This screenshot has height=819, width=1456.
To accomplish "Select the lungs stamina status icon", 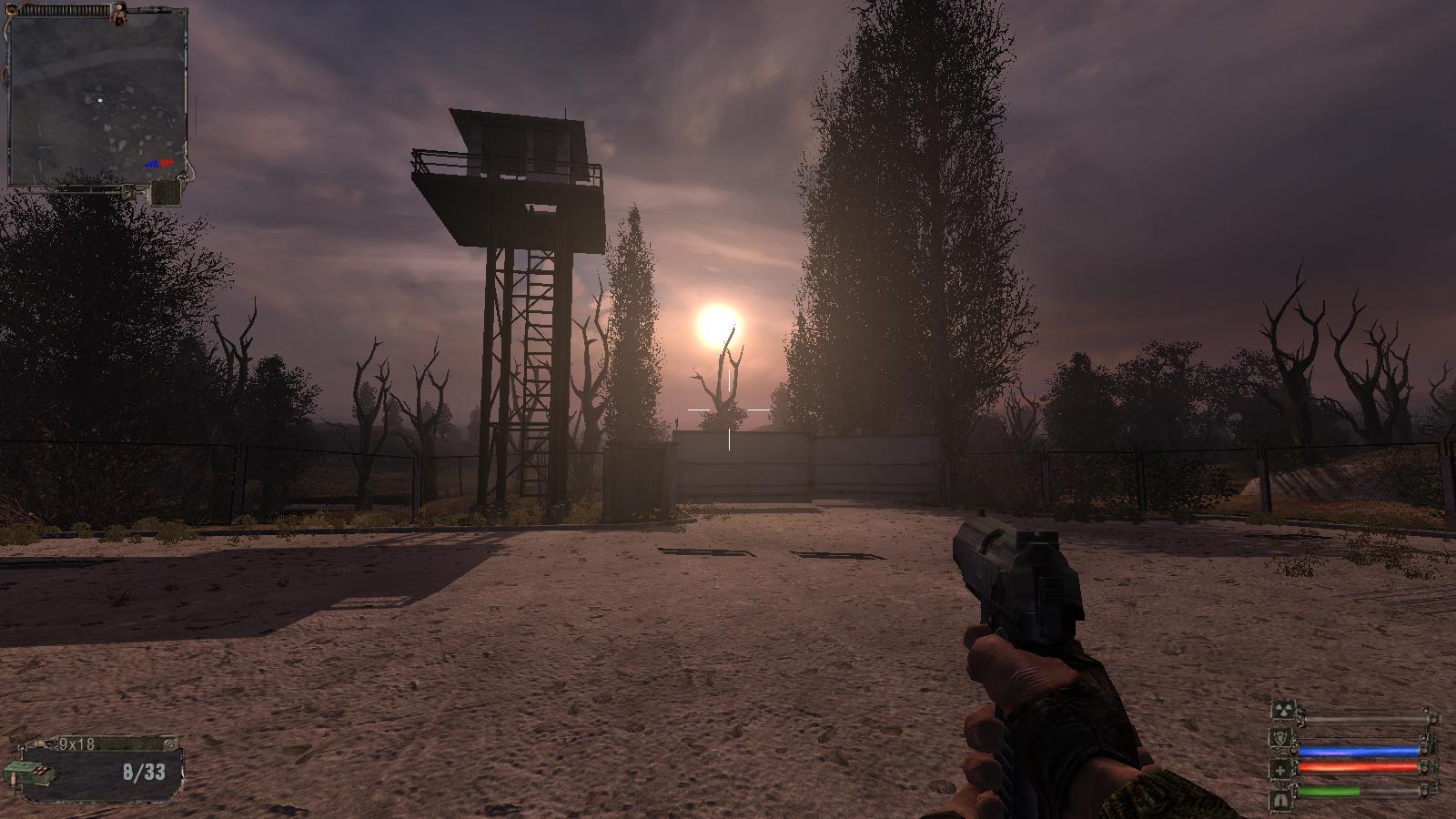I will (1281, 798).
